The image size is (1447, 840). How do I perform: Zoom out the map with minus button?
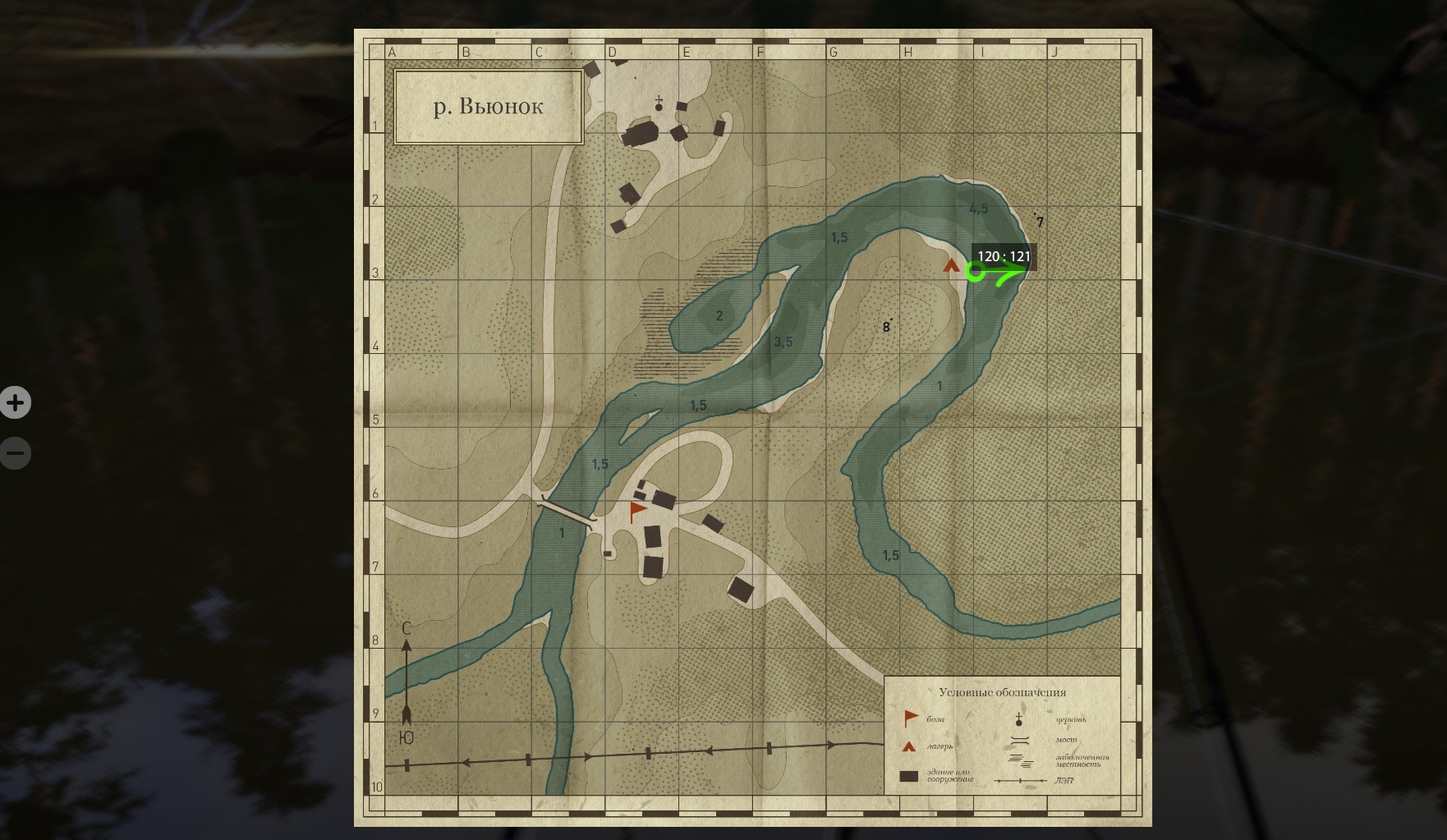[15, 453]
